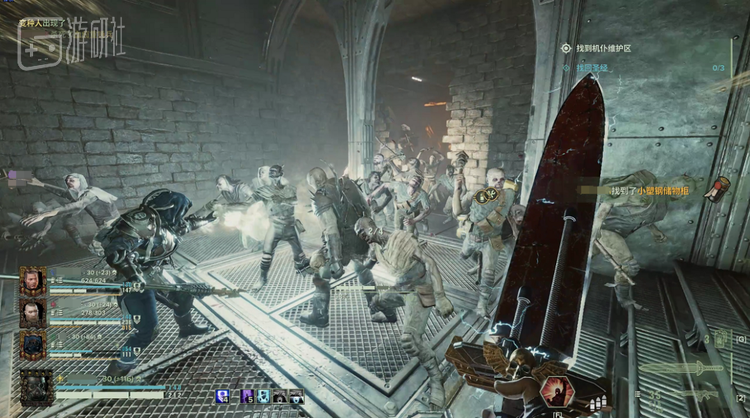Select the bald teammate's portrait

32,313
